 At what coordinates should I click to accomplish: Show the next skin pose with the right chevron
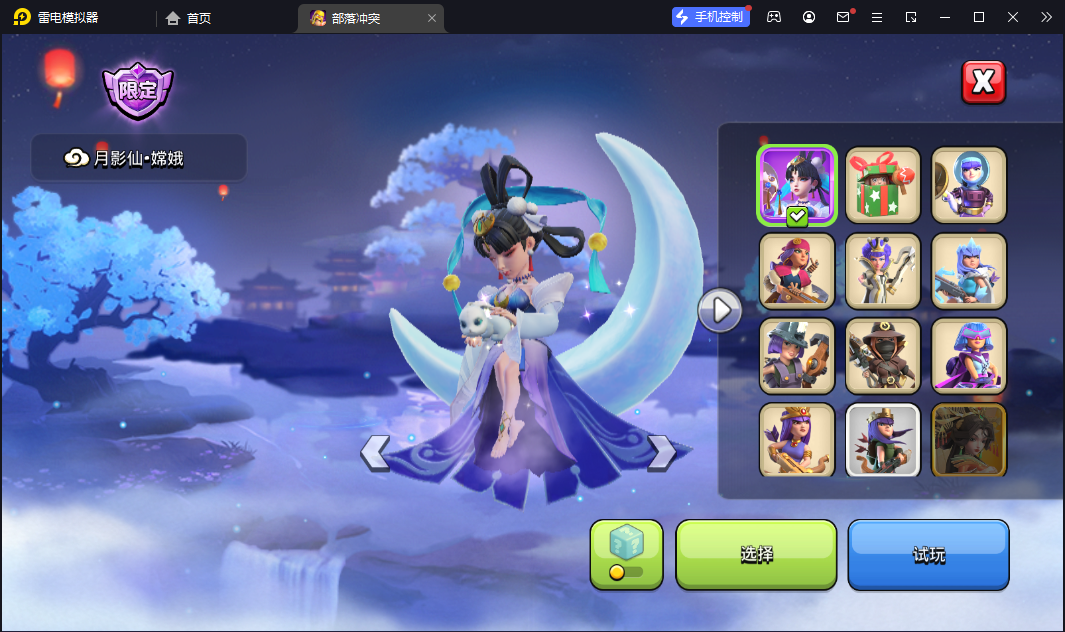coord(662,453)
